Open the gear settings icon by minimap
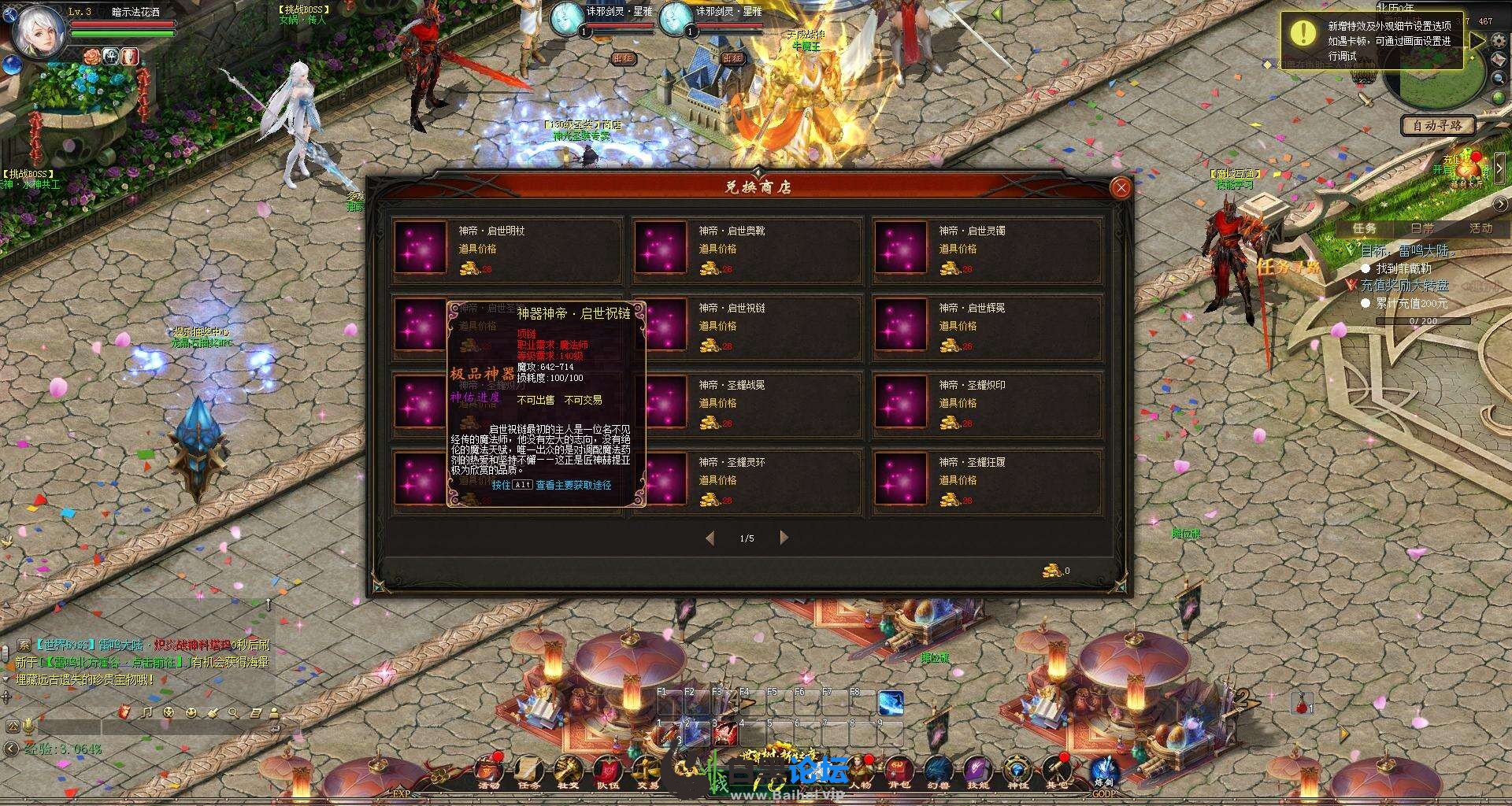The height and width of the screenshot is (806, 1512). (x=1499, y=41)
